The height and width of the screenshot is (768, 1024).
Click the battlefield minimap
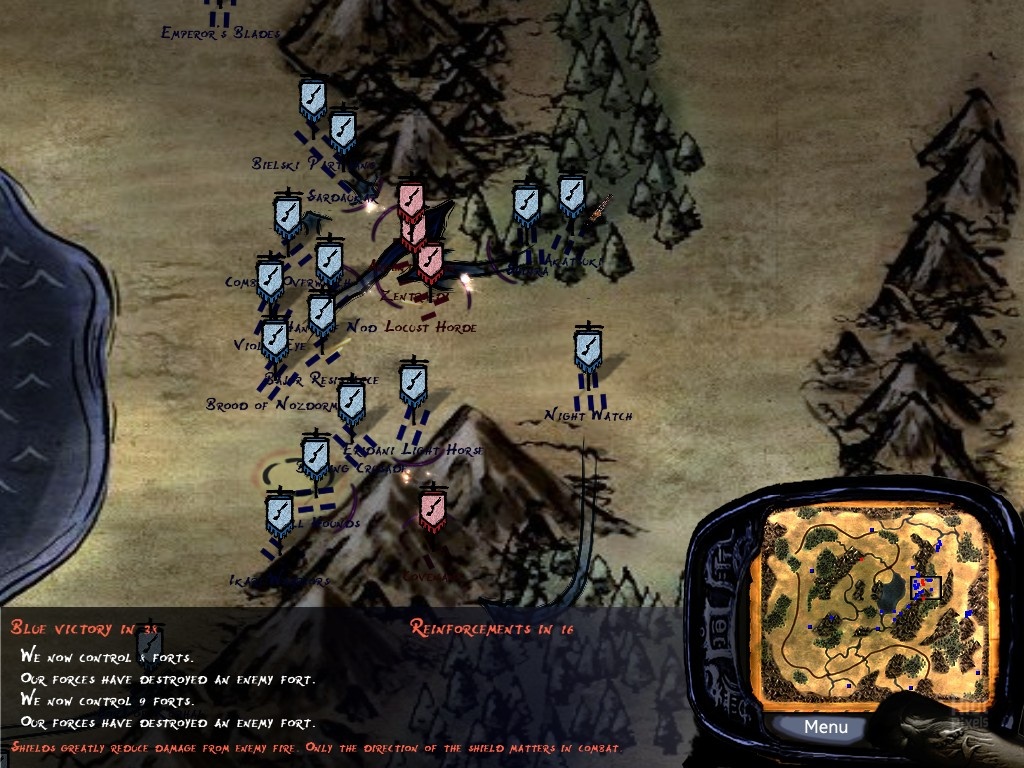868,603
